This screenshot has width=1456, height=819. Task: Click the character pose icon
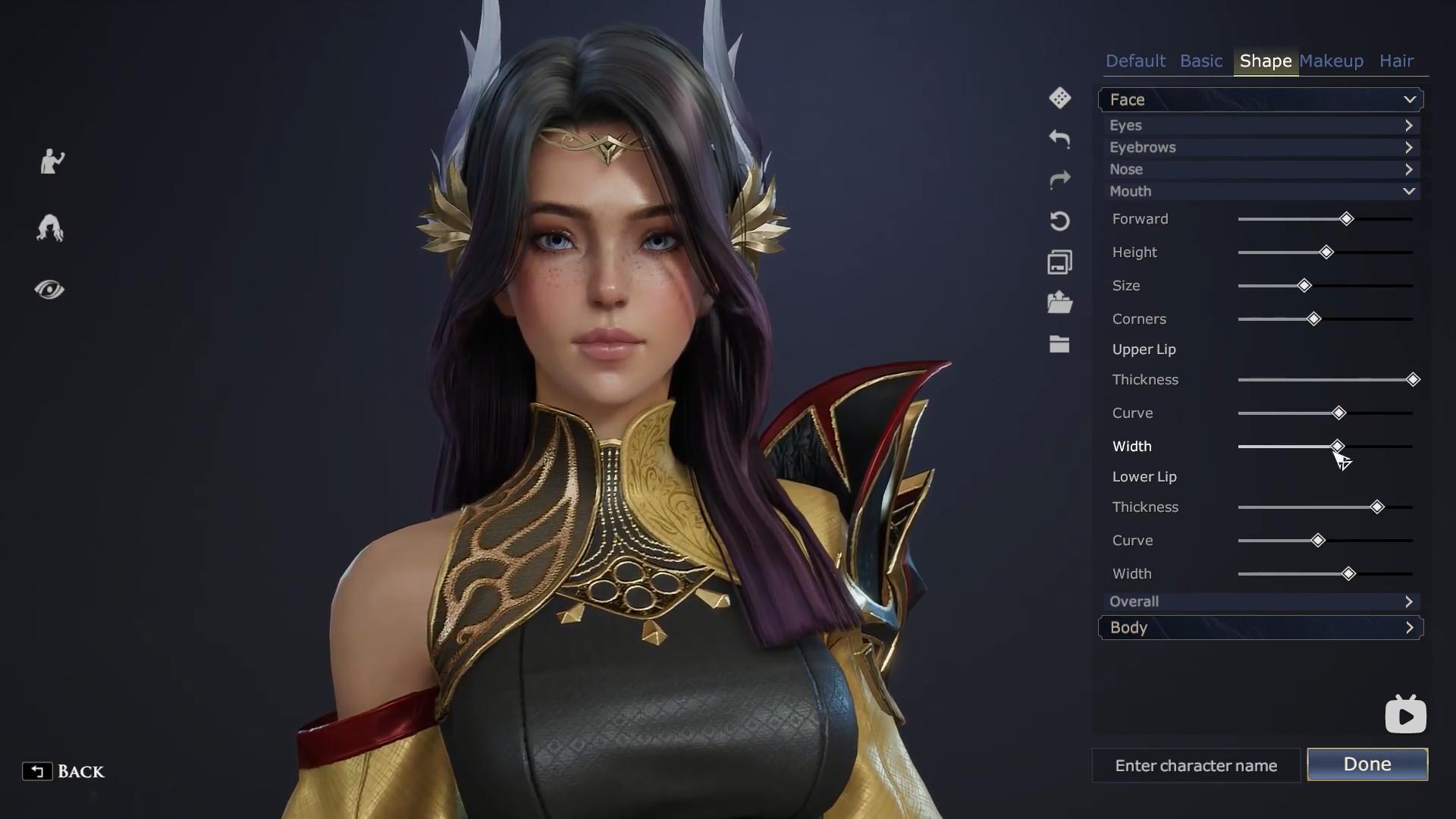[52, 162]
